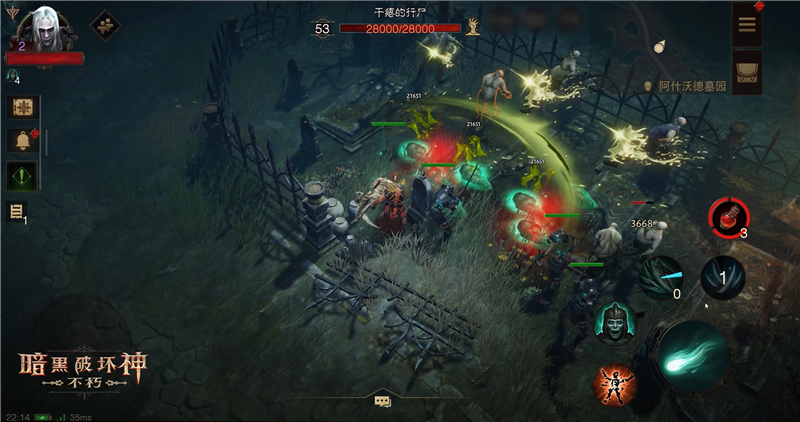This screenshot has height=422, width=800.
Task: Open the chat bubble at screen bottom
Action: 382,401
